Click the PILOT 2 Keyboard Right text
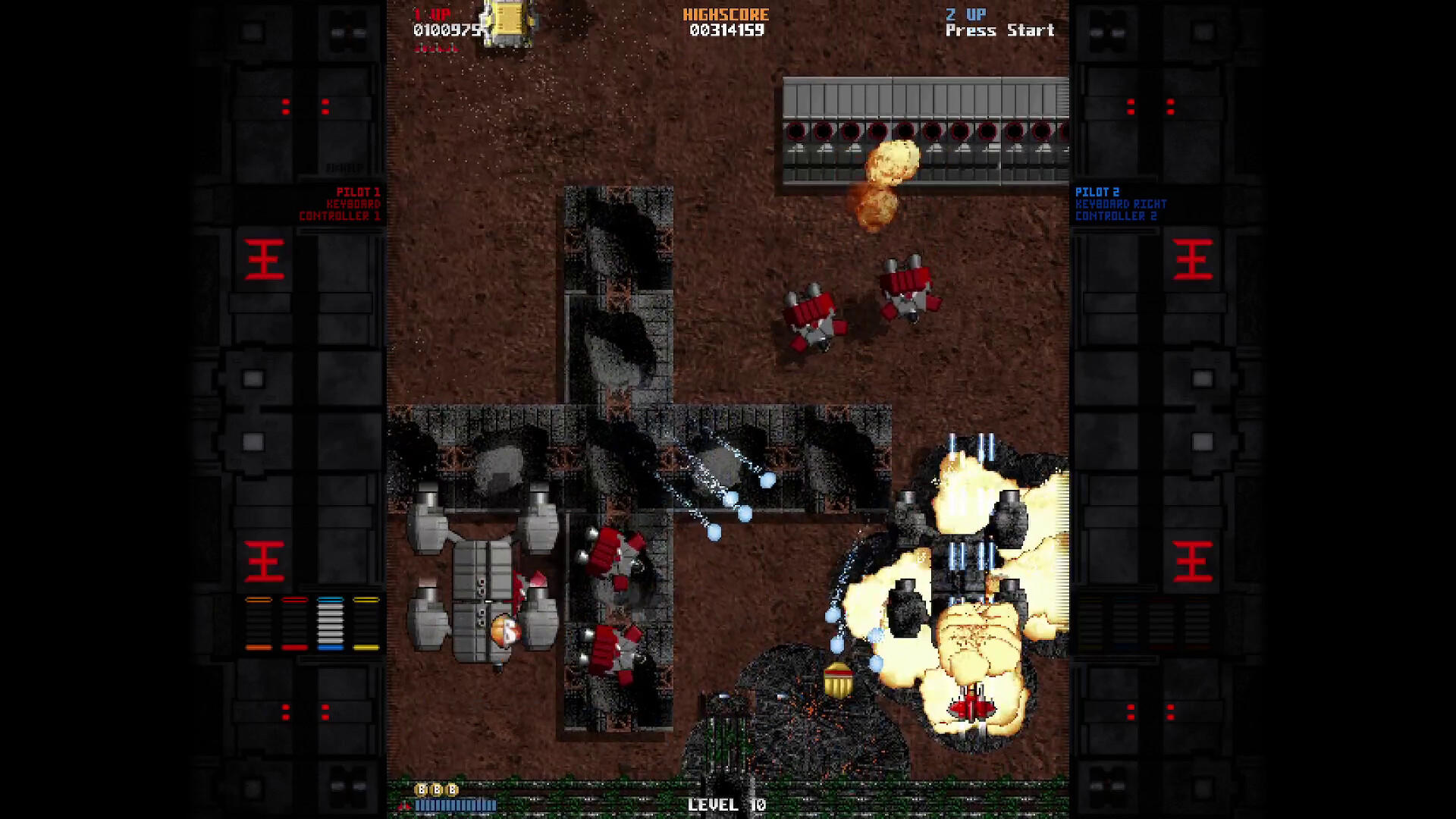 [1120, 203]
